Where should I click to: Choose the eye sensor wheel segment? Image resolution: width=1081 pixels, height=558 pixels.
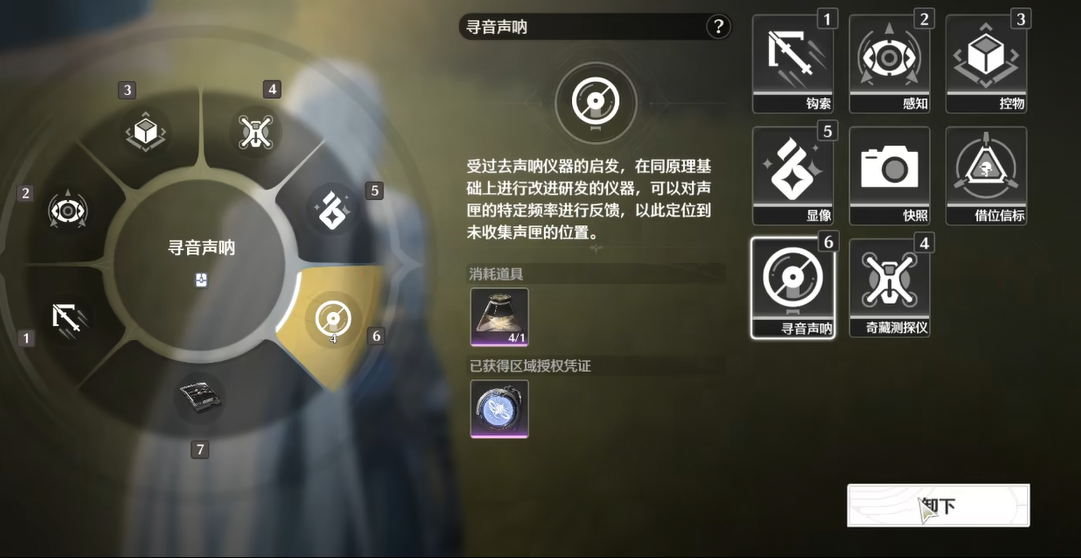tap(68, 210)
